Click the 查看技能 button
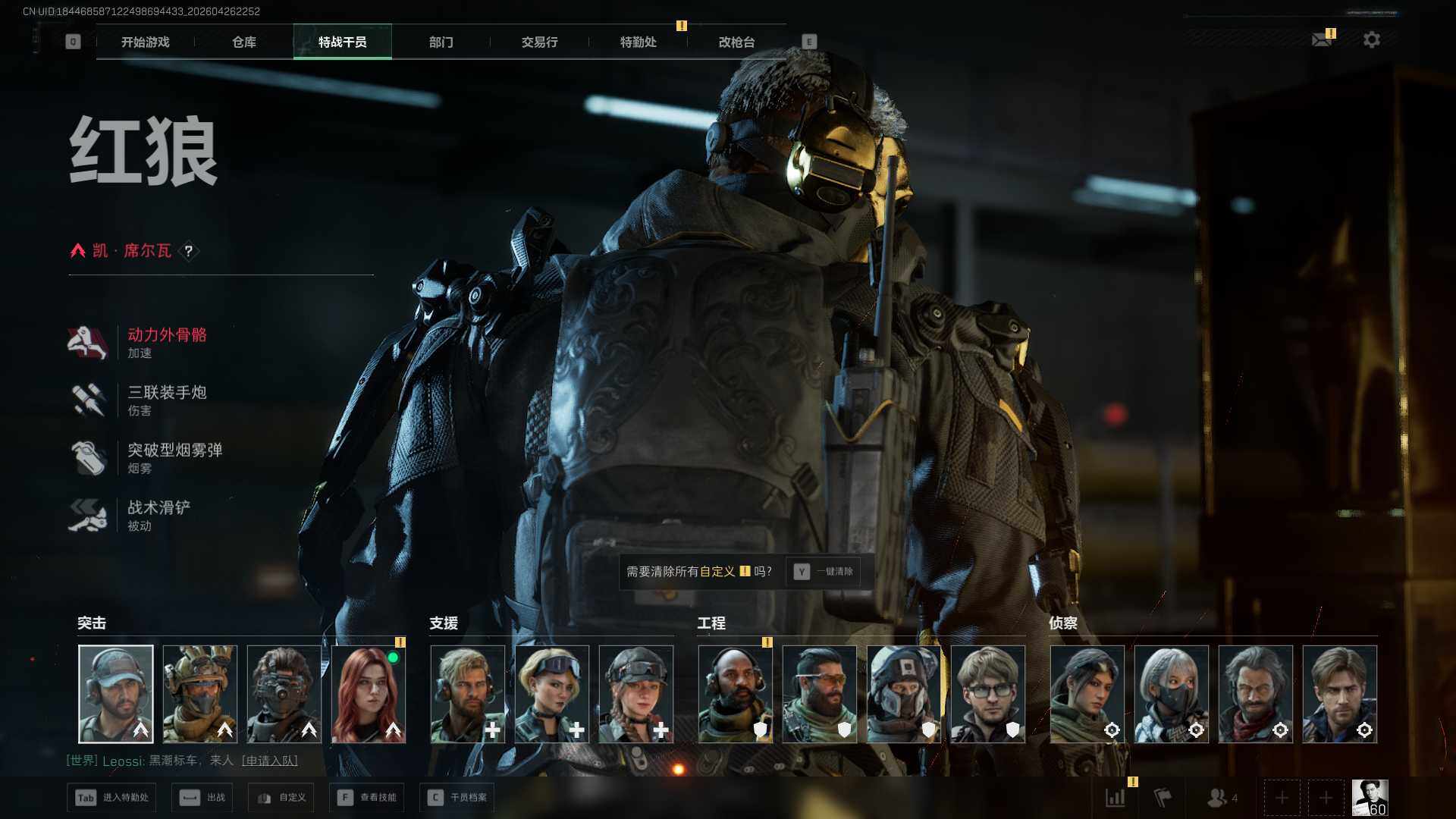Image resolution: width=1456 pixels, height=819 pixels. pyautogui.click(x=367, y=798)
